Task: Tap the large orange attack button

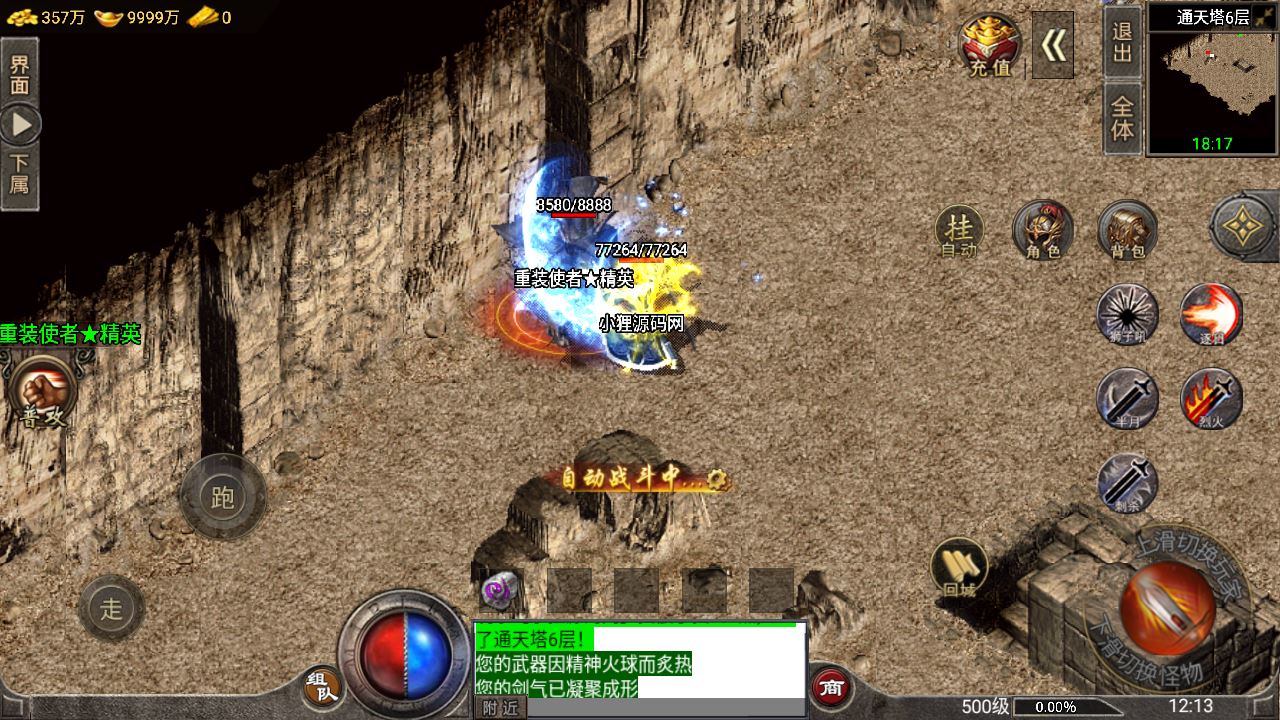Action: [x=1166, y=608]
